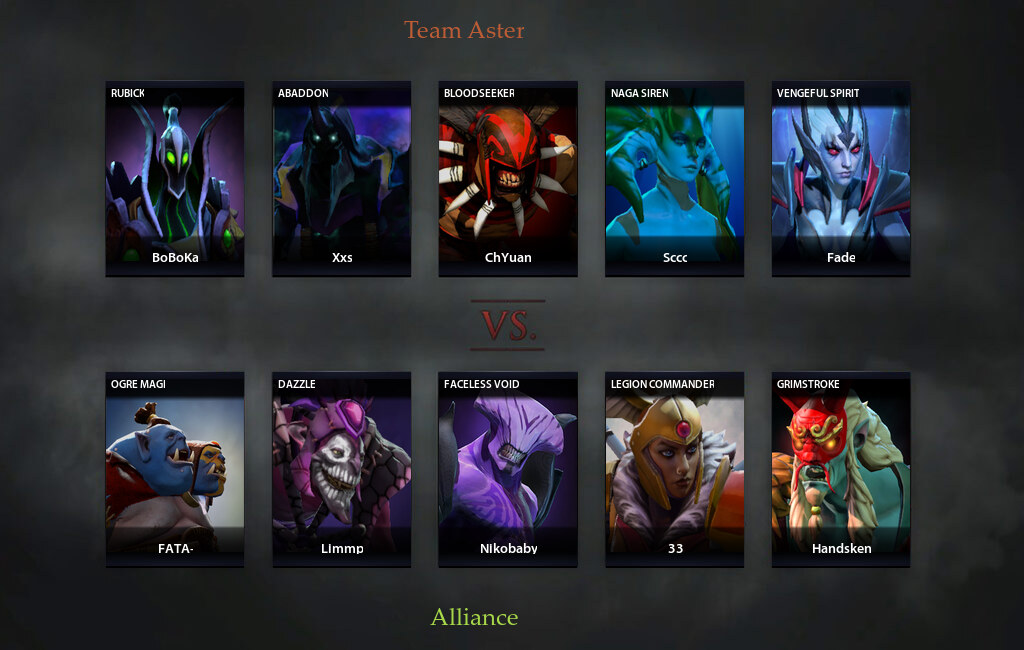Screen dimensions: 1024x650
Task: Select Nikobaby's Faceless Void card
Action: coord(508,470)
